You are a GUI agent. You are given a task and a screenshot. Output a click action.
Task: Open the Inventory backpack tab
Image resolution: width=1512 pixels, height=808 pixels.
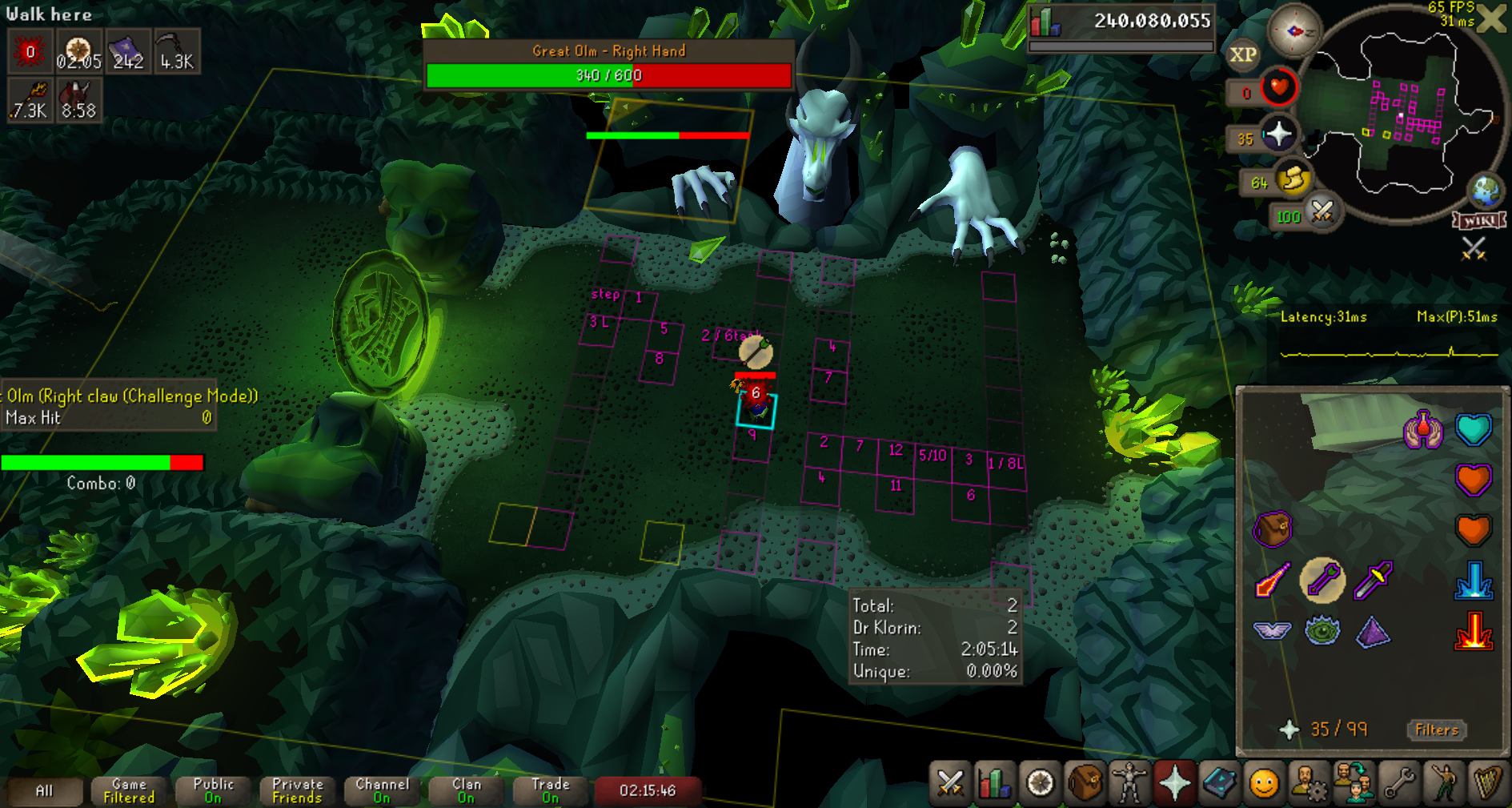point(1085,782)
